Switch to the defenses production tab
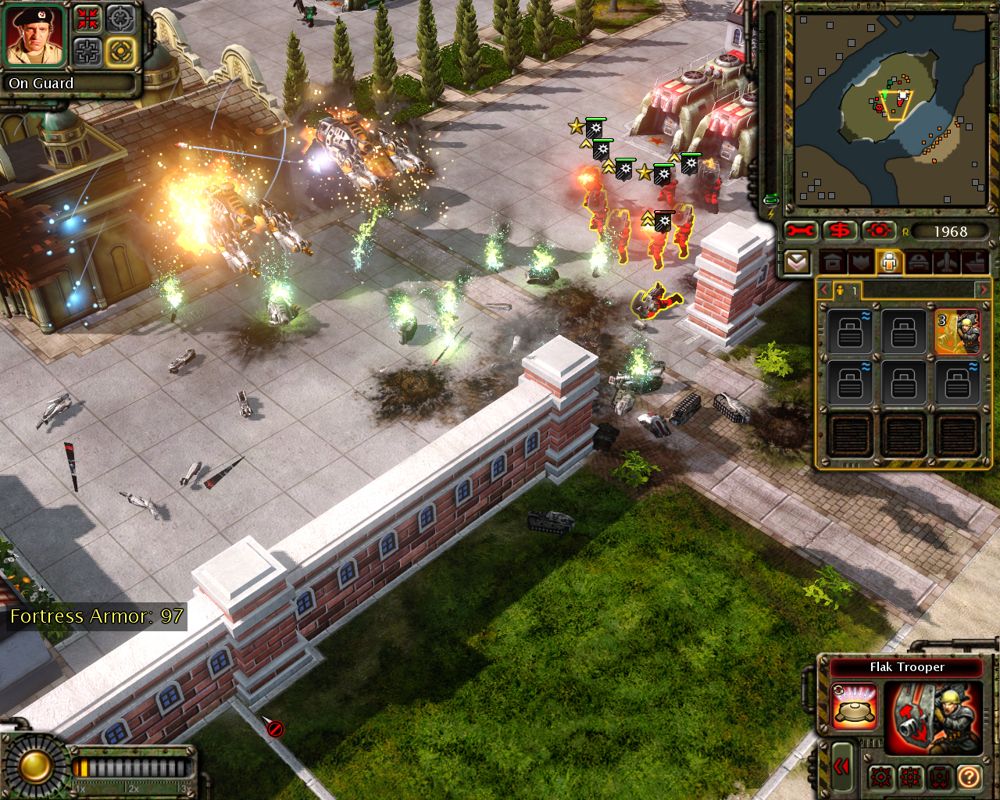 pyautogui.click(x=859, y=262)
